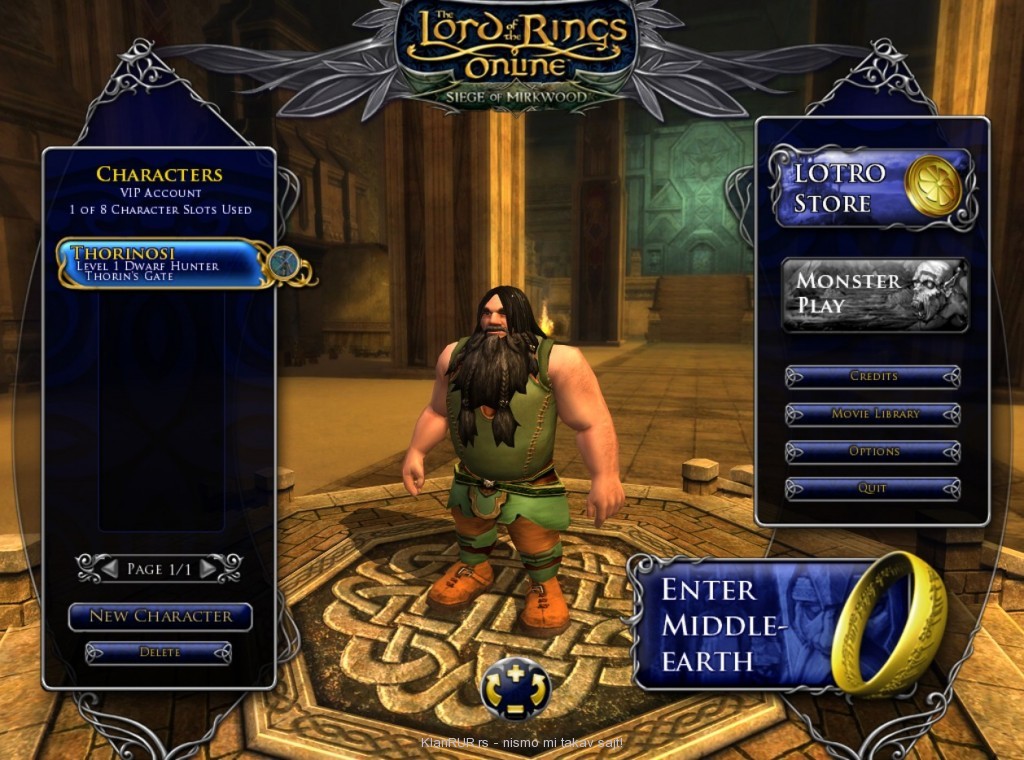Go to the next character page
Image resolution: width=1024 pixels, height=760 pixels.
click(208, 569)
